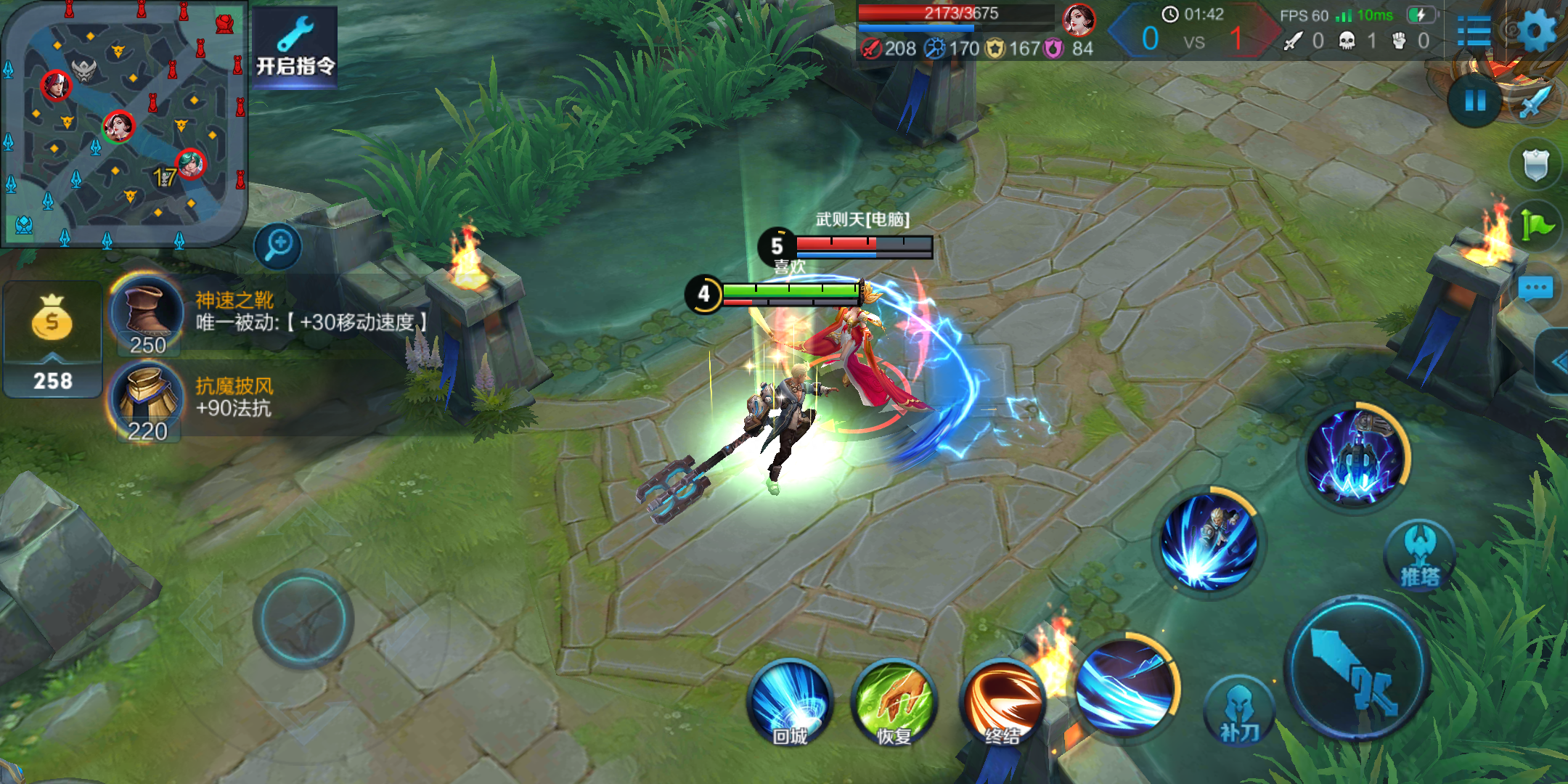Open the chat speech bubble
Viewport: 1568px width, 784px height.
tap(1535, 288)
